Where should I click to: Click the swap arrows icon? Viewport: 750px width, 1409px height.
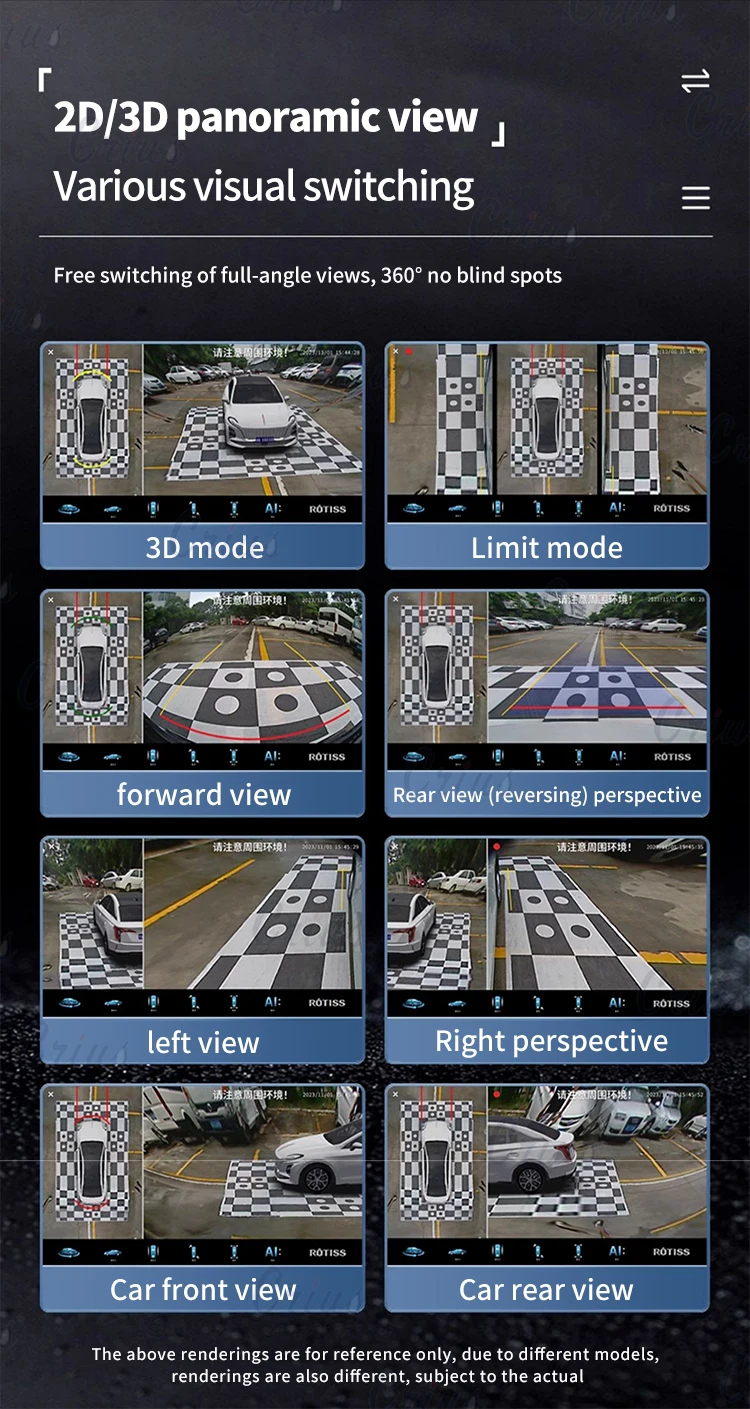coord(695,82)
